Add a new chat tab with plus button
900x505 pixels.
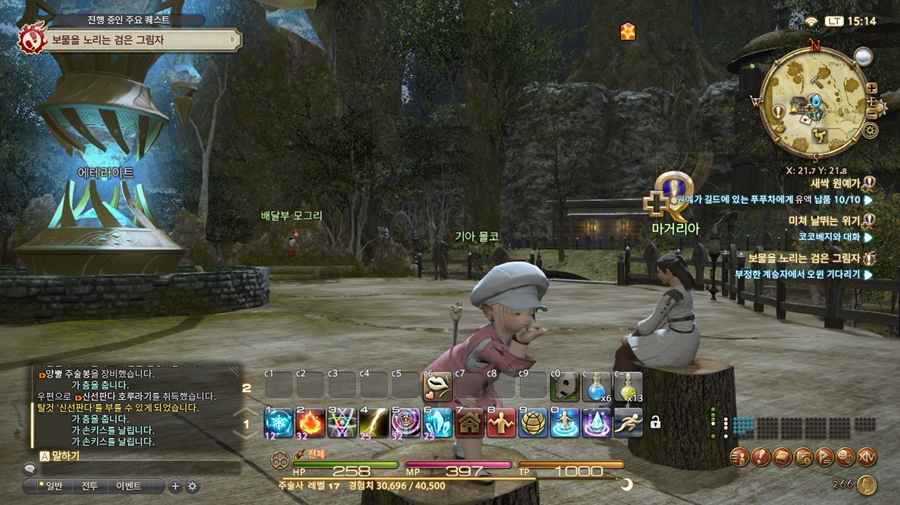pyautogui.click(x=176, y=486)
